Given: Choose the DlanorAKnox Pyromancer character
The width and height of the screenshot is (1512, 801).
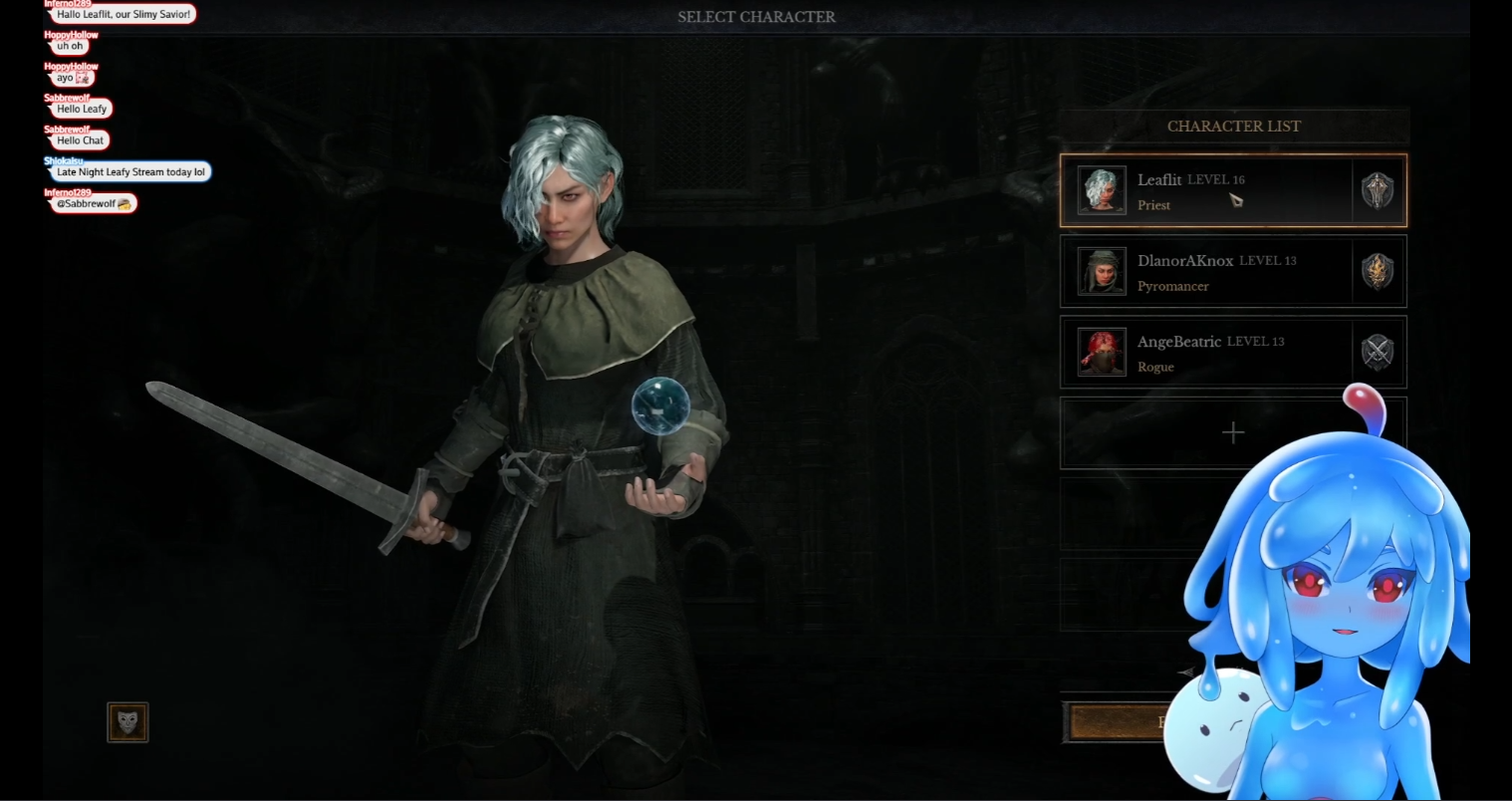Looking at the screenshot, I should click(1232, 271).
